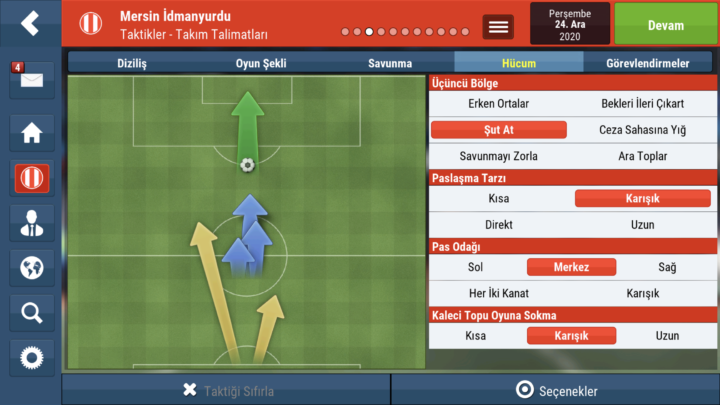Open the hamburger menu button
This screenshot has width=720, height=405.
pyautogui.click(x=498, y=27)
